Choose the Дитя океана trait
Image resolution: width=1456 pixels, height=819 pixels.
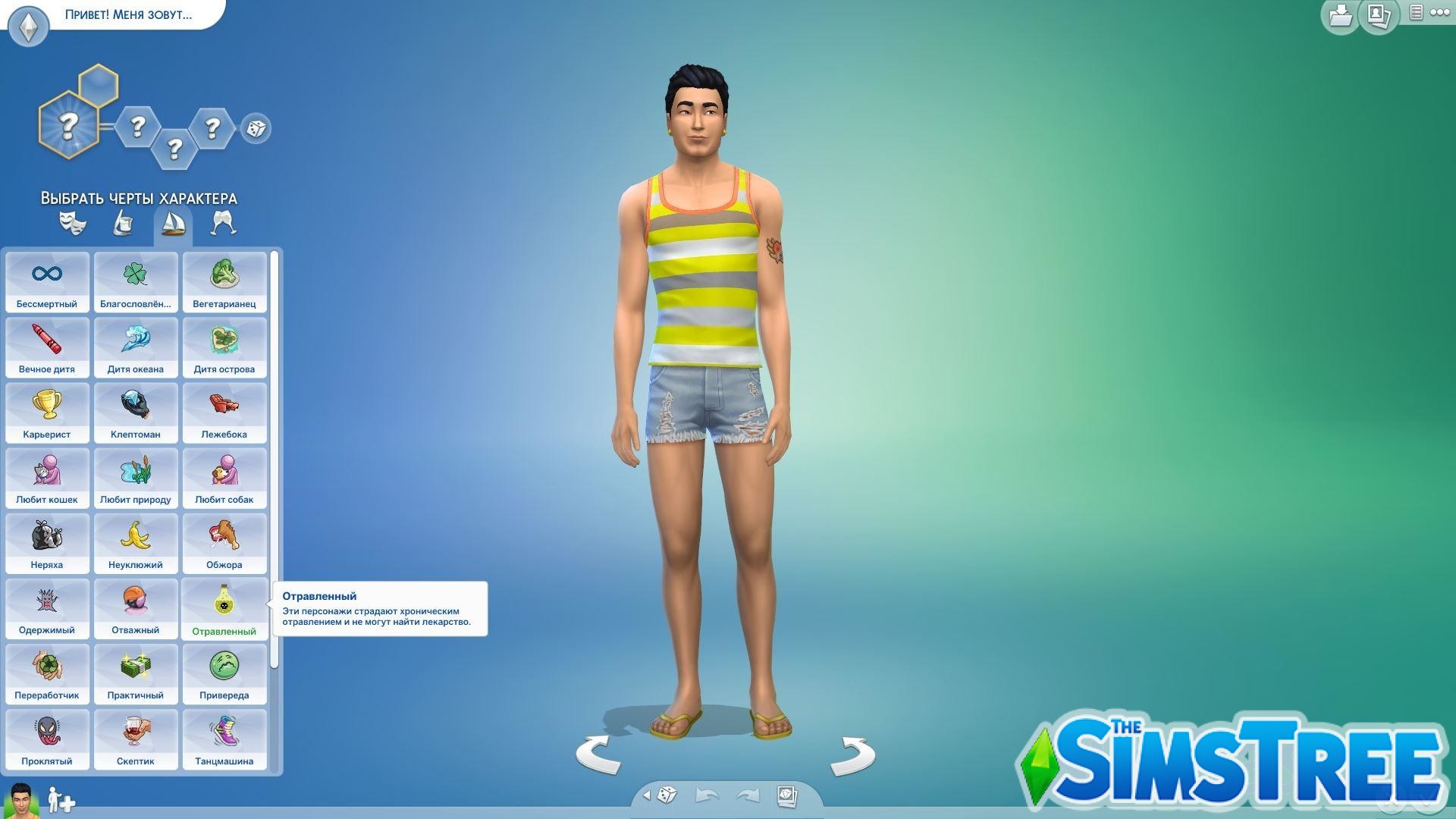[136, 348]
